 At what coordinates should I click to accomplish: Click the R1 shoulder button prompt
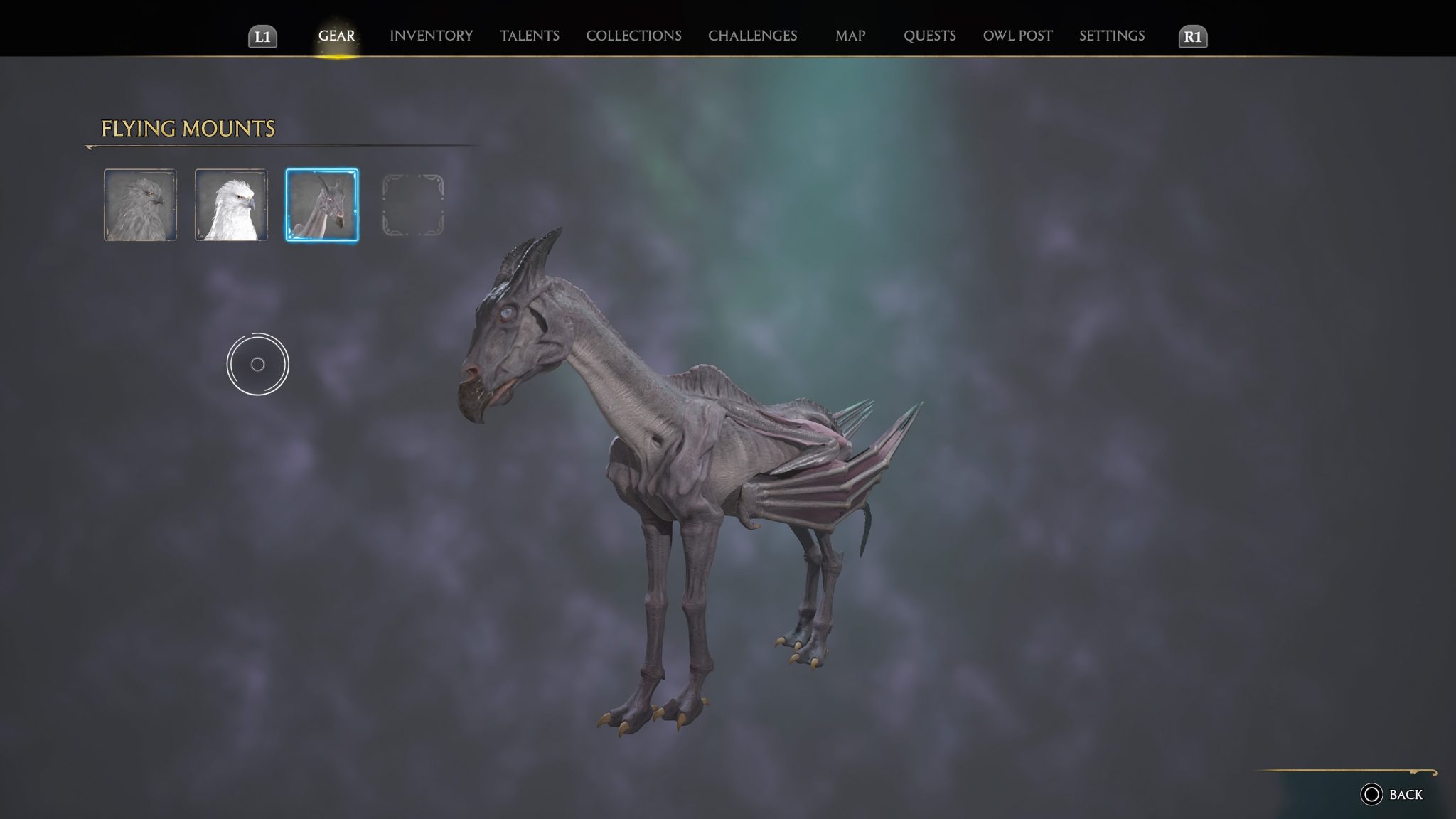coord(1194,35)
